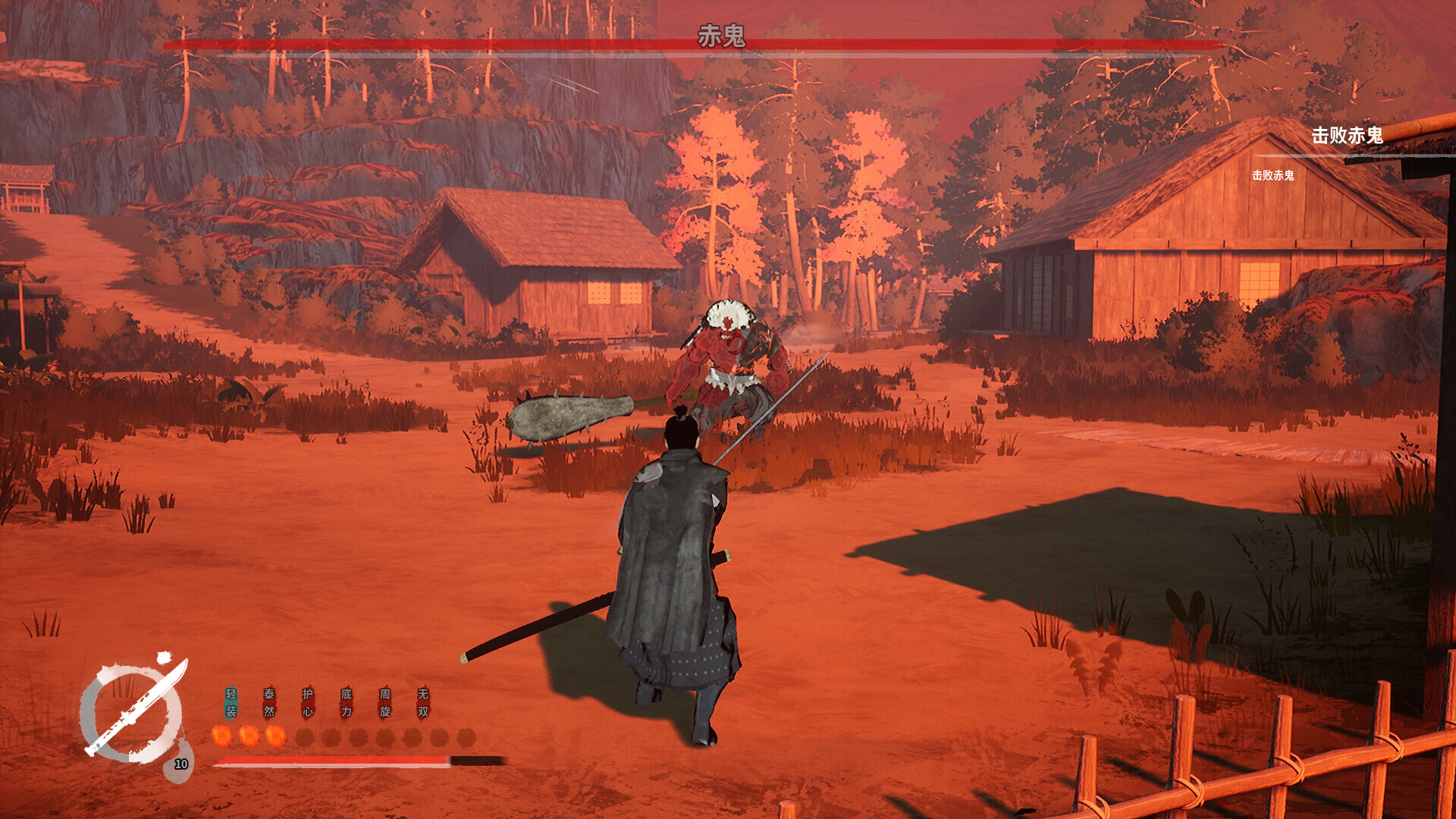The height and width of the screenshot is (819, 1456).
Task: Expand the 击败赤鬼 quest tracker header
Action: coord(1348,135)
